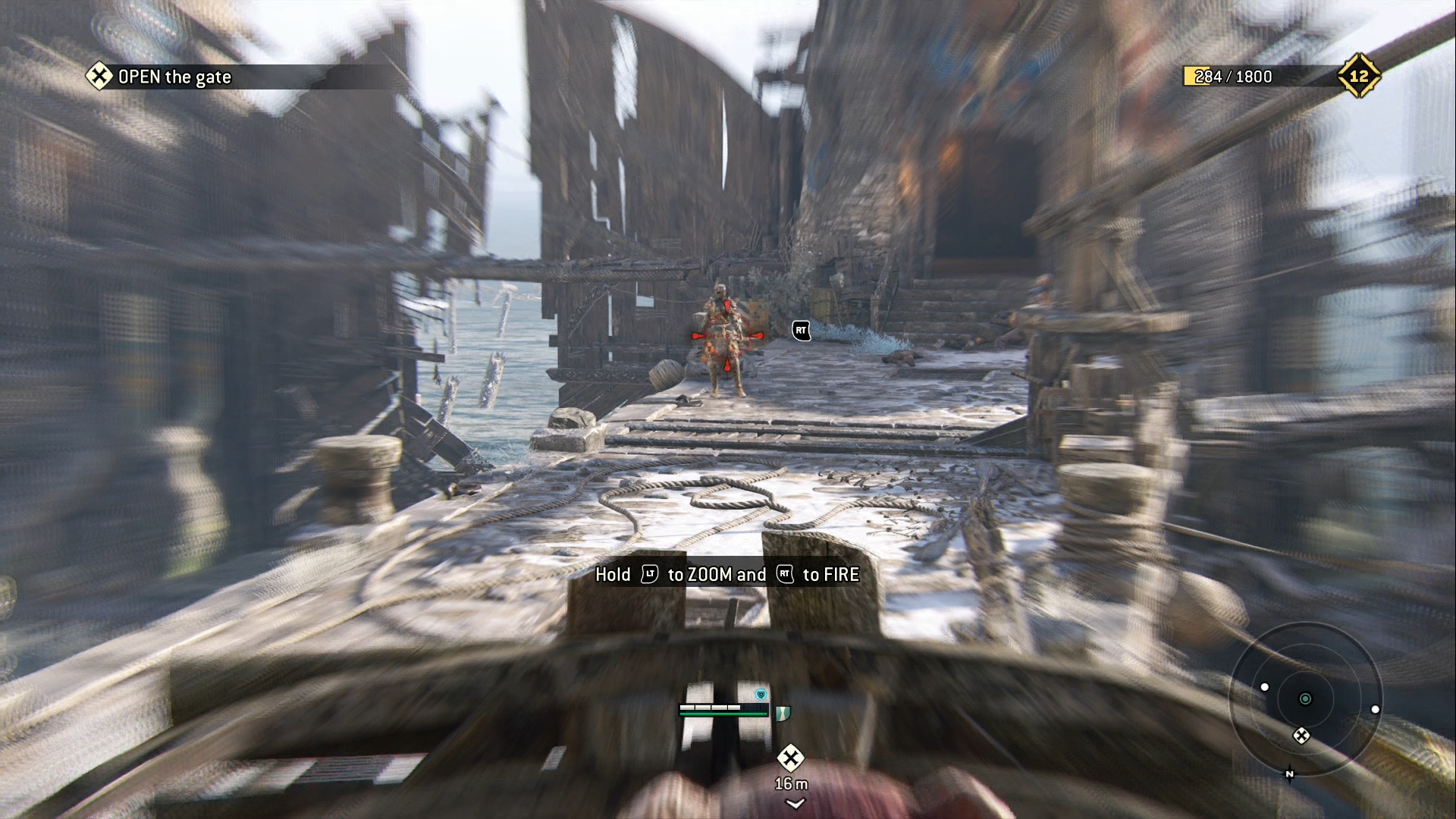The width and height of the screenshot is (1456, 819).
Task: Select the OPEN the gate objective text
Action: (174, 77)
